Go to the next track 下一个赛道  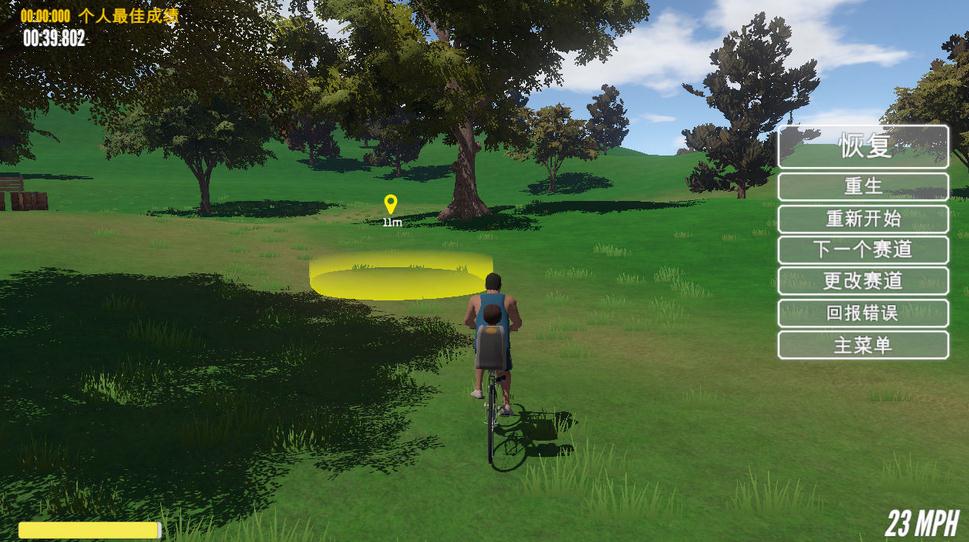click(x=863, y=250)
